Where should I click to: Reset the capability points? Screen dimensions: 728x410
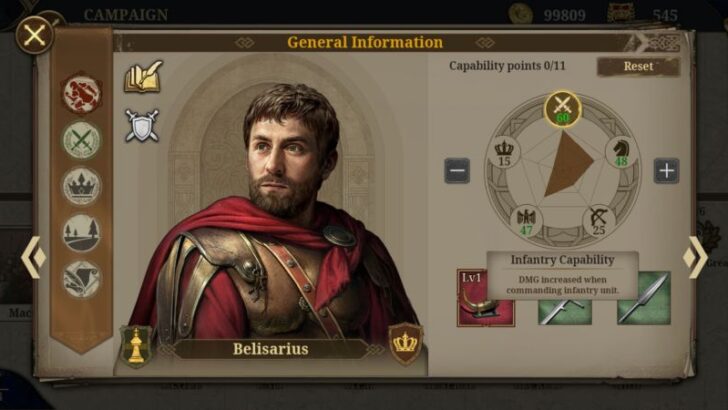click(638, 66)
